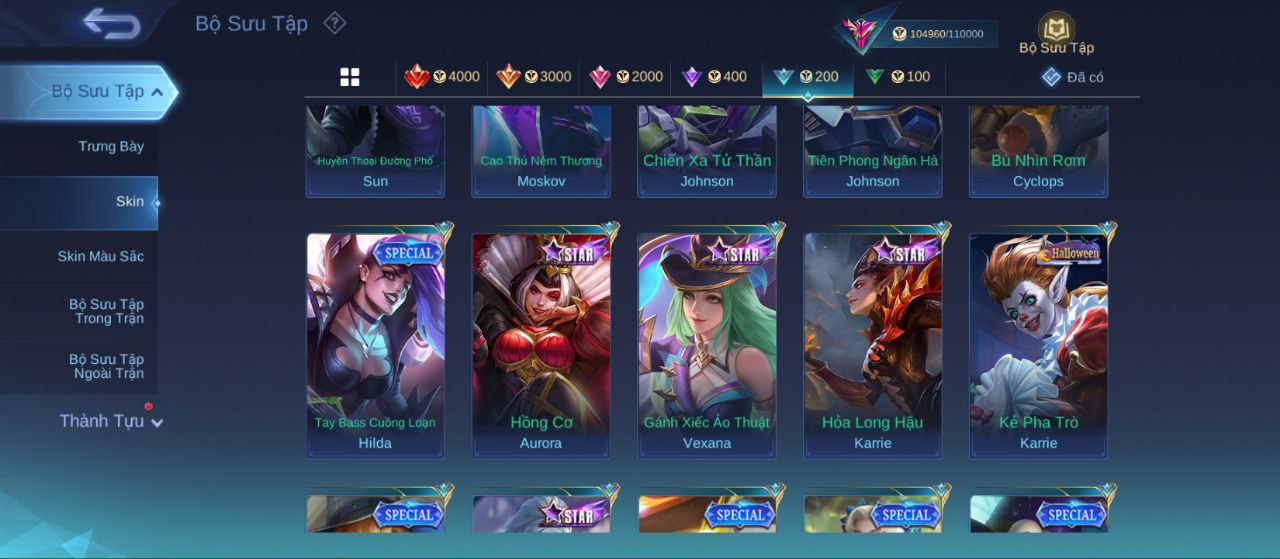Choose Bộ Sưu Tập Ngoài Trận
The image size is (1280, 559).
click(106, 367)
